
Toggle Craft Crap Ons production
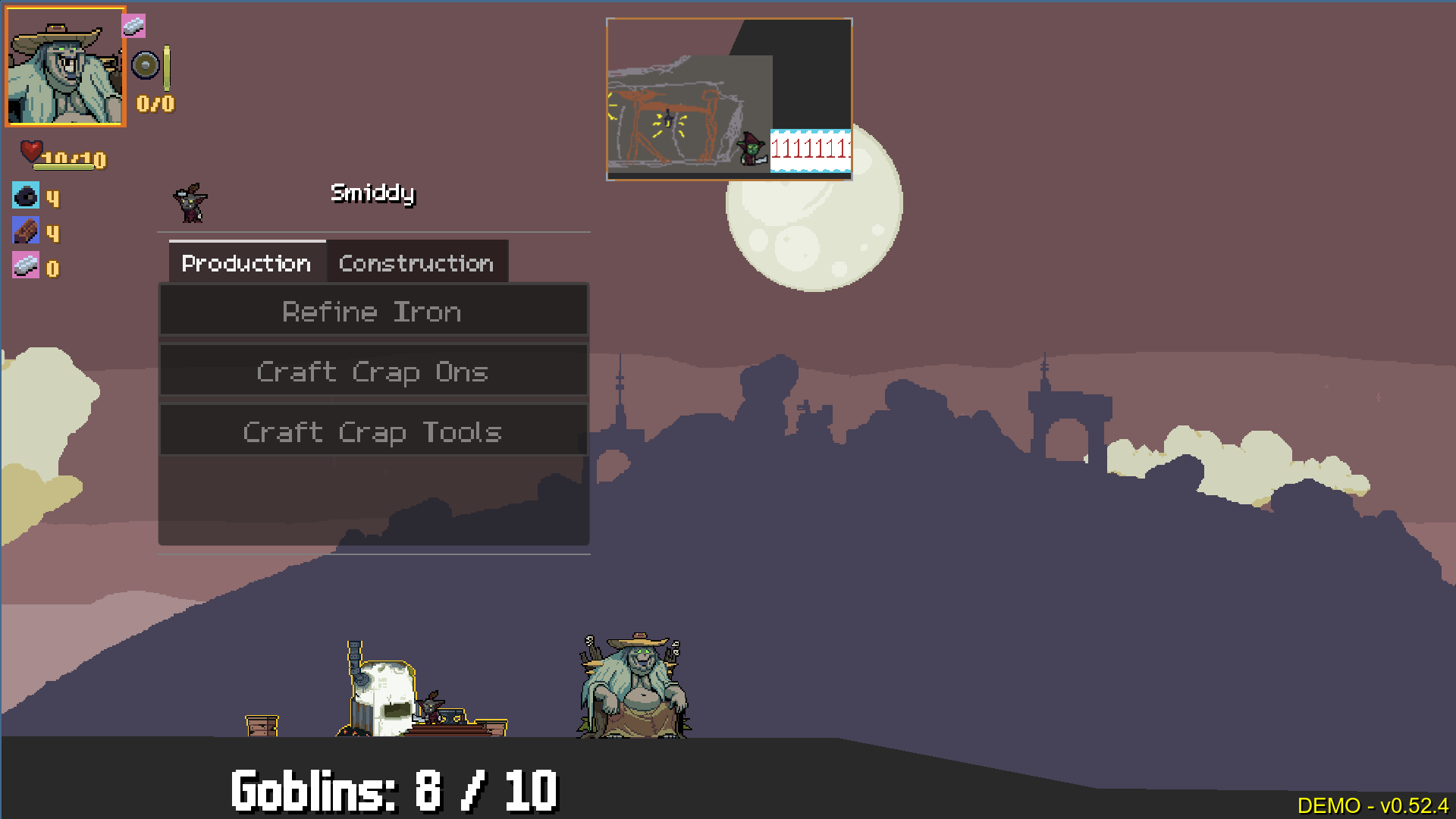coord(373,372)
